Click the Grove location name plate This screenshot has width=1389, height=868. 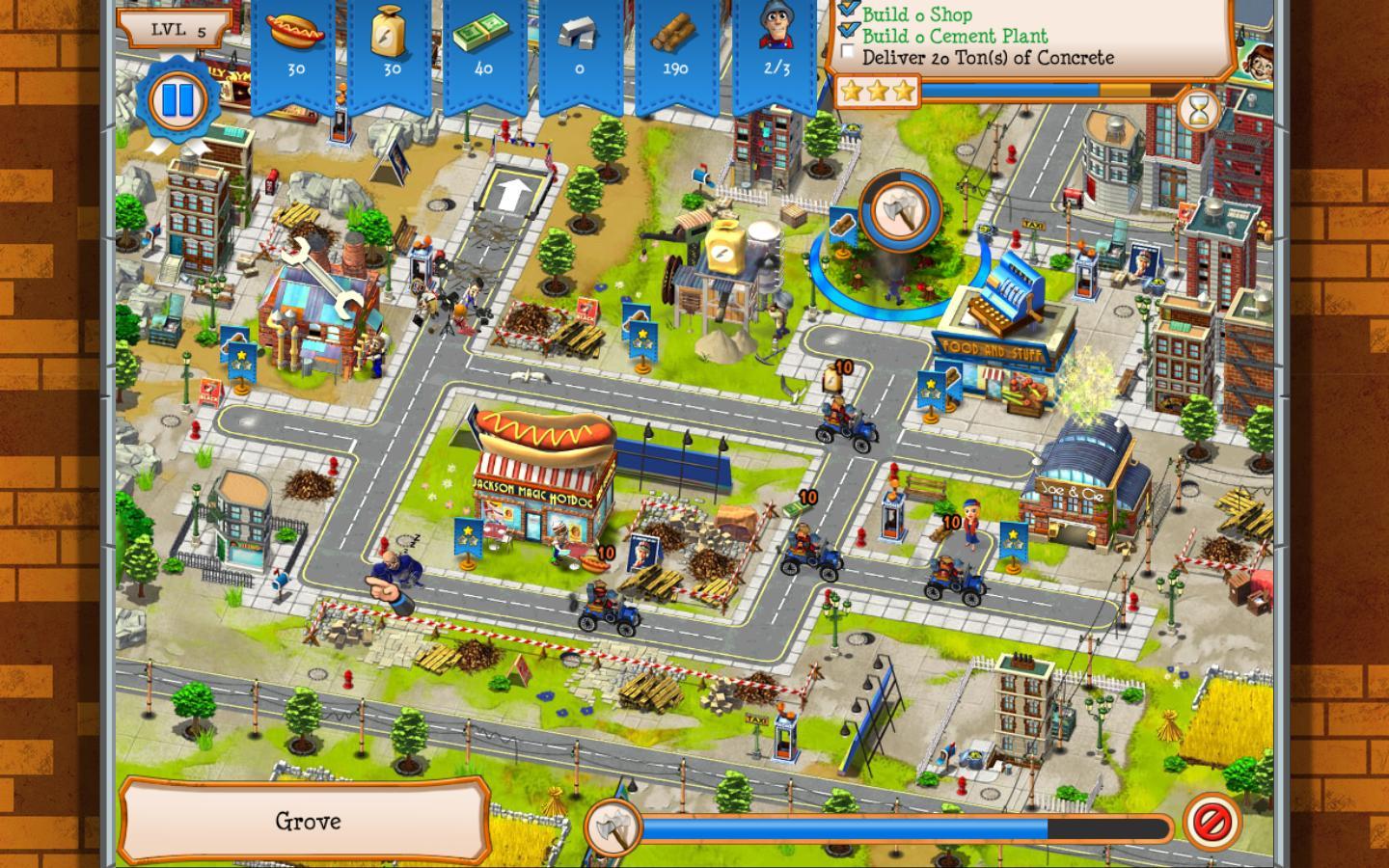point(307,821)
